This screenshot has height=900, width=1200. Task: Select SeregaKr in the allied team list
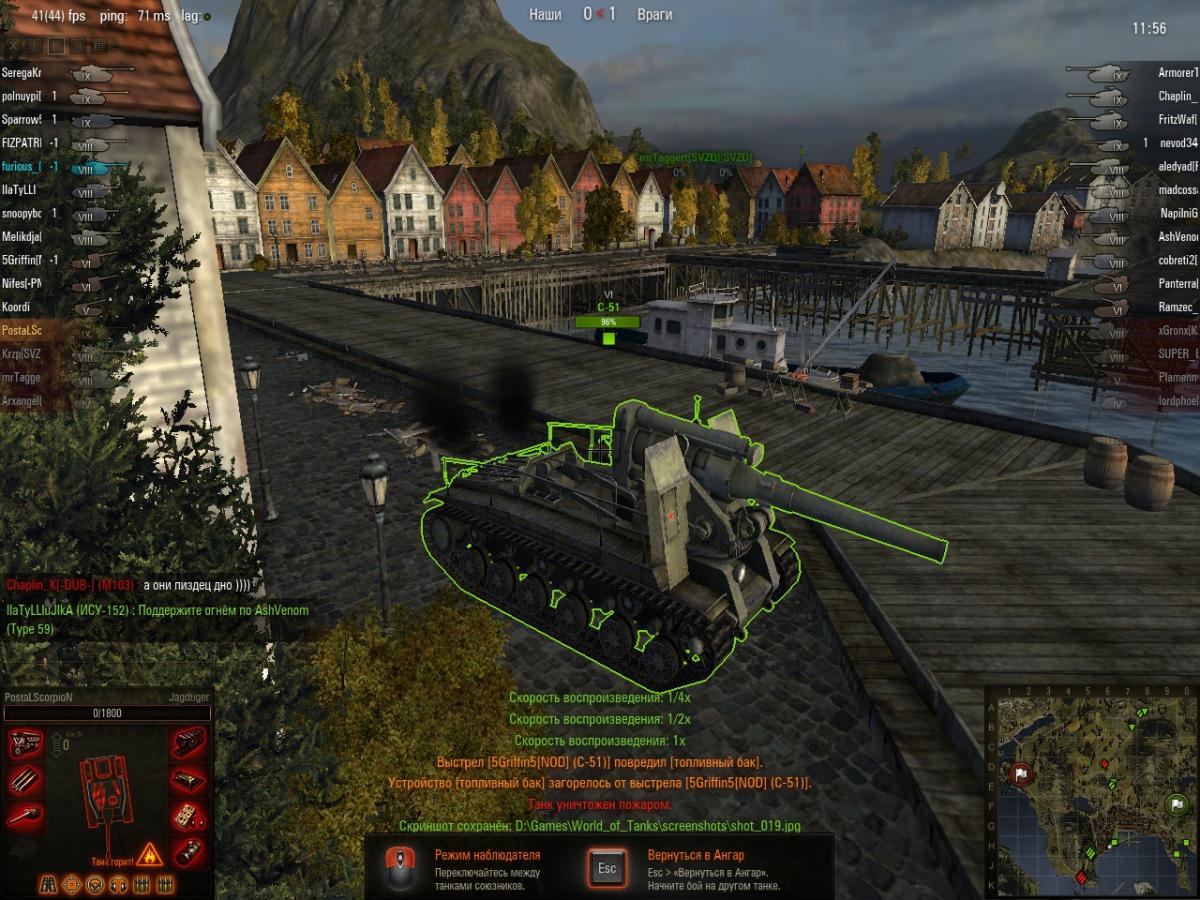[22, 73]
